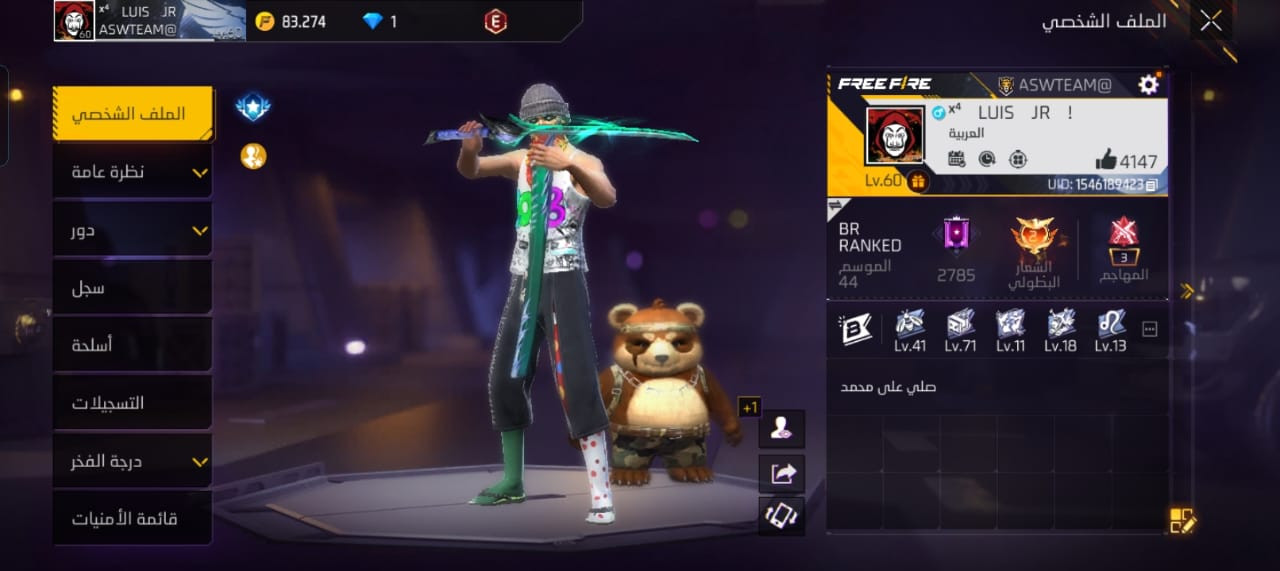
Task: Click the blue star badge icon
Action: 253,106
